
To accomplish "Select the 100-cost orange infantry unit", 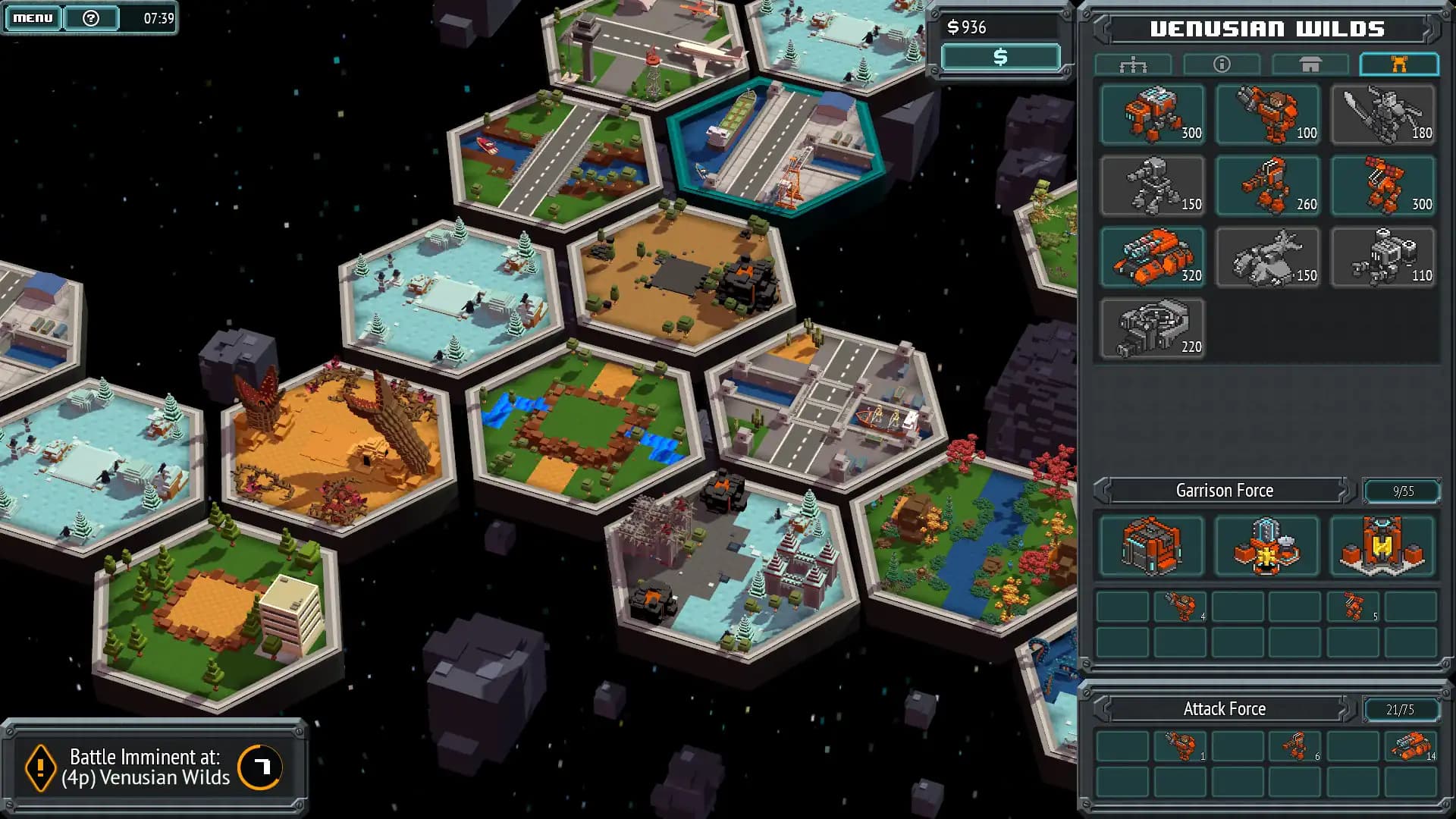I will [1268, 114].
